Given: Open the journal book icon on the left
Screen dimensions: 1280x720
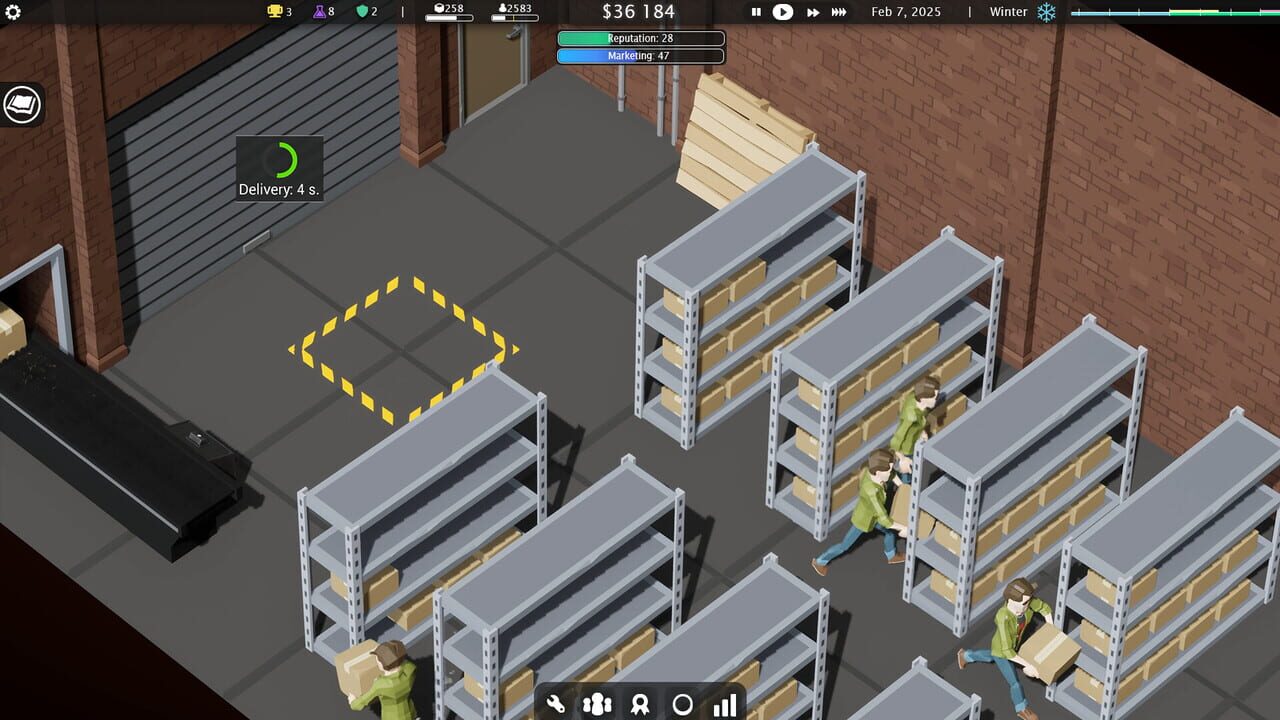Looking at the screenshot, I should point(20,105).
